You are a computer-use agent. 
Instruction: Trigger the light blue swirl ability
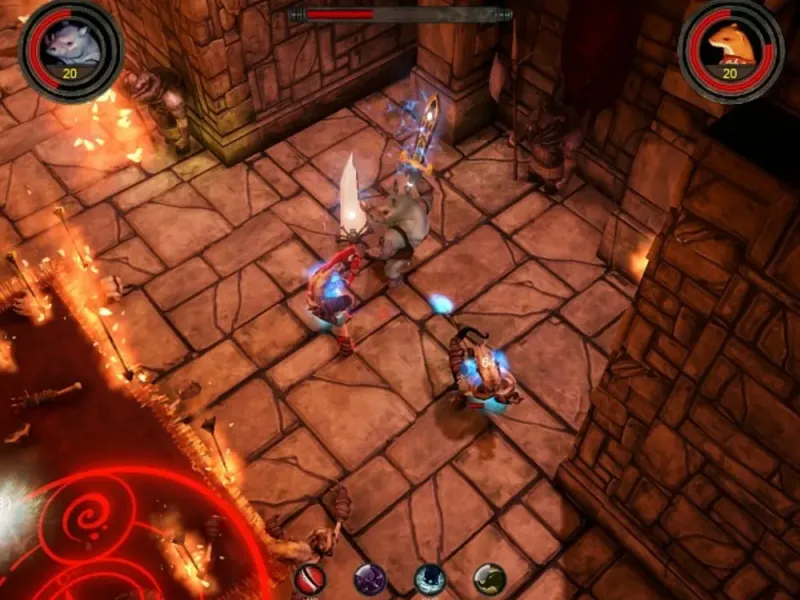(431, 580)
